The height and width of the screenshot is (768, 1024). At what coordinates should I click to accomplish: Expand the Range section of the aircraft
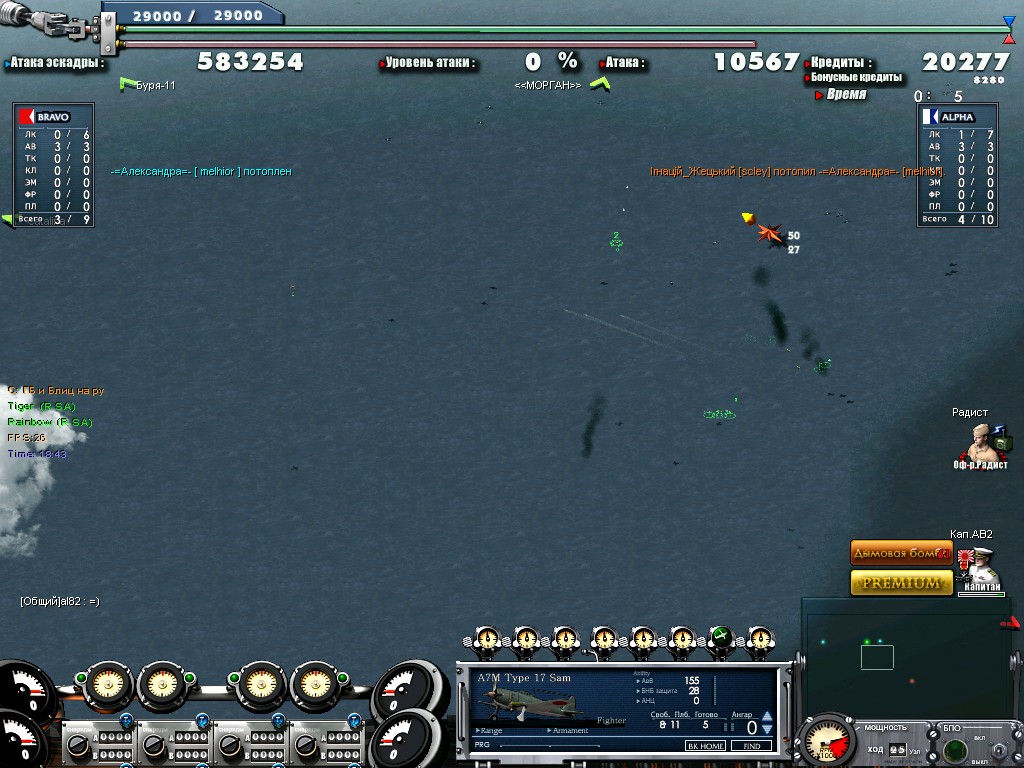[490, 731]
